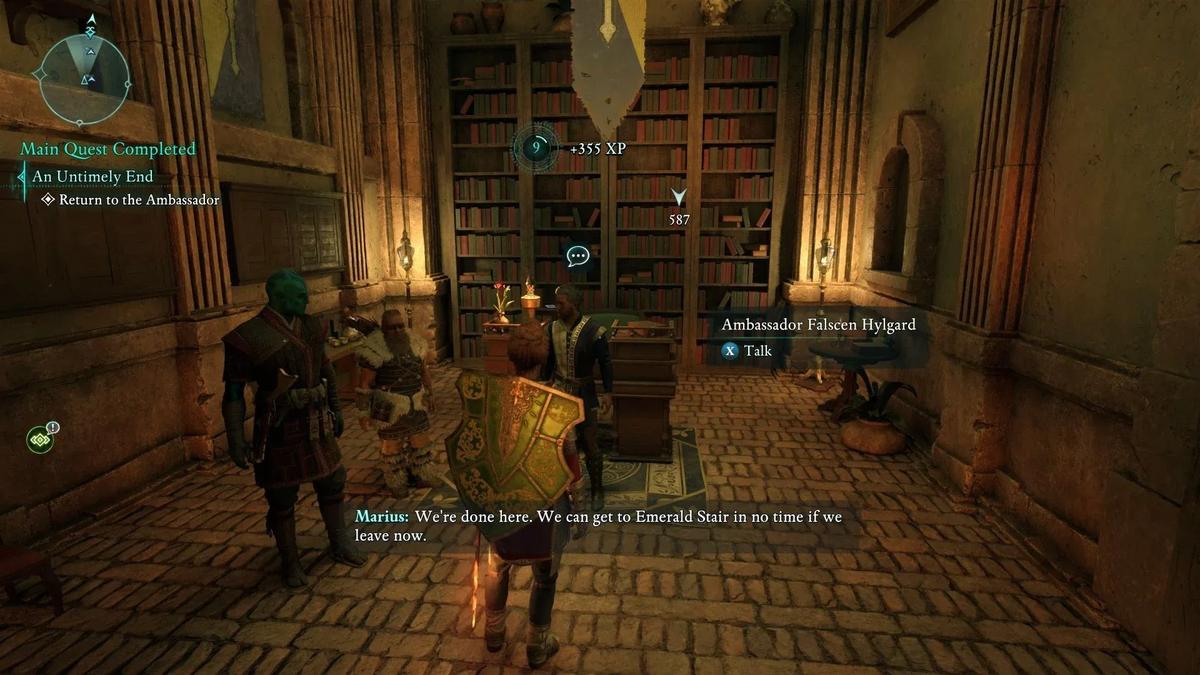Screen dimensions: 1200x675
Task: Select the waypoint marker showing 587
Action: pyautogui.click(x=679, y=198)
